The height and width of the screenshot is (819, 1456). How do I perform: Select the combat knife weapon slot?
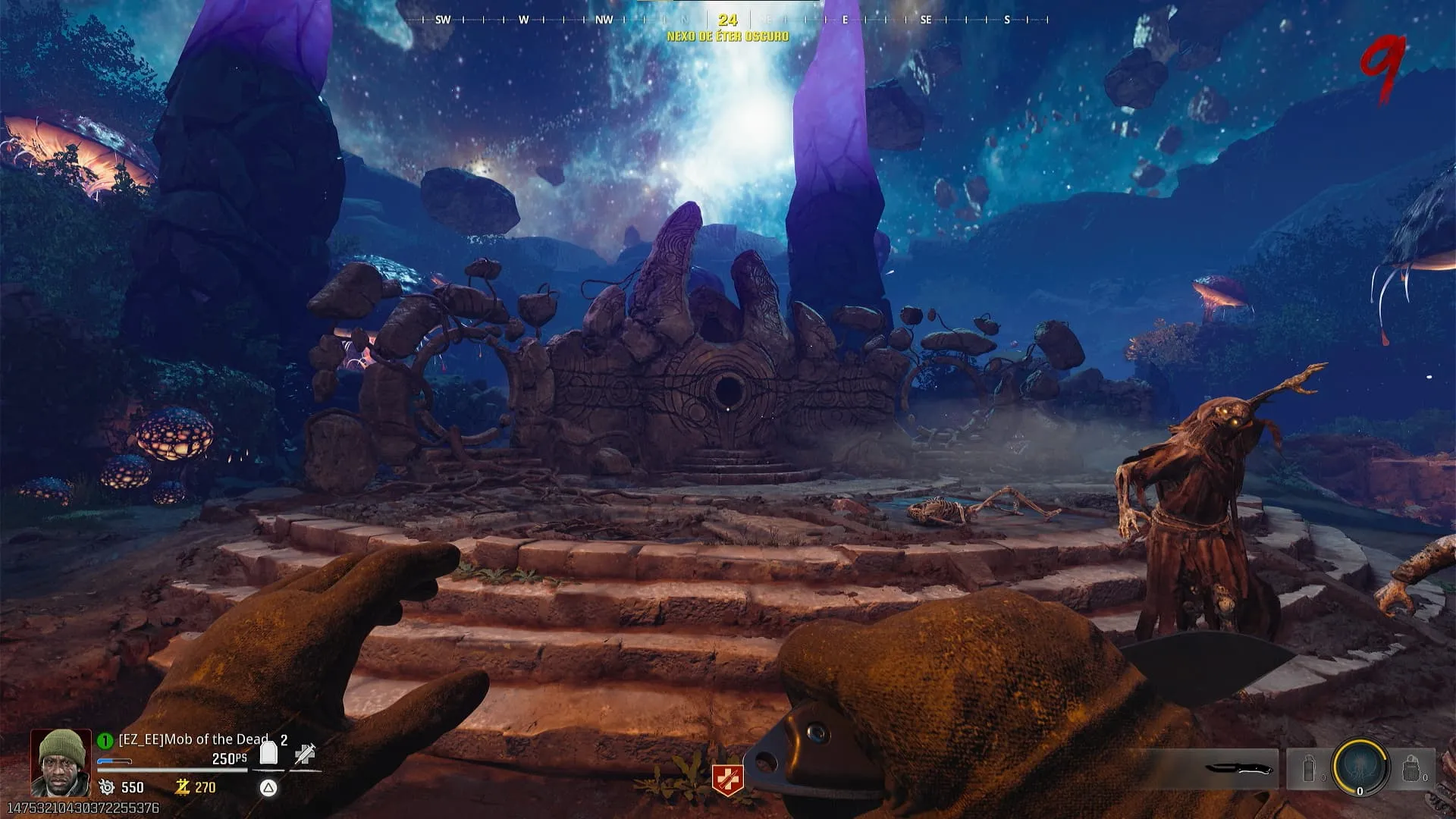(x=1238, y=769)
